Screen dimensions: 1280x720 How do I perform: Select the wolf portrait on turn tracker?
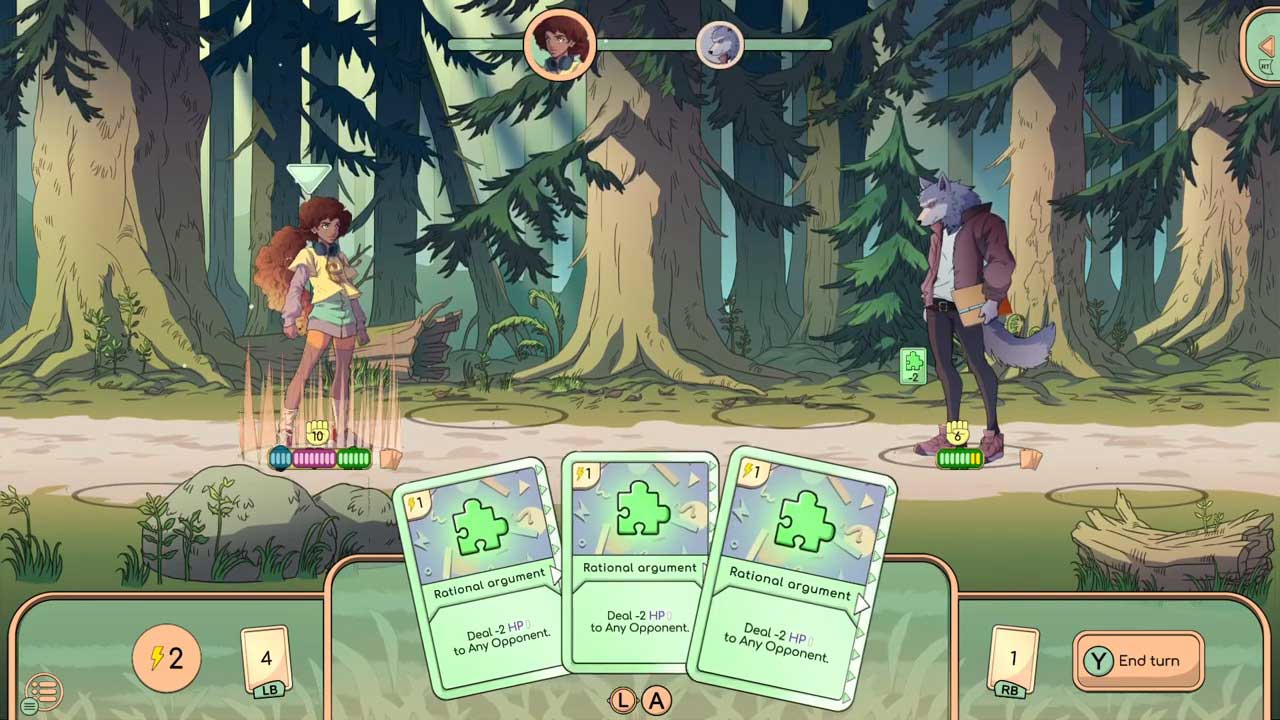[x=720, y=44]
